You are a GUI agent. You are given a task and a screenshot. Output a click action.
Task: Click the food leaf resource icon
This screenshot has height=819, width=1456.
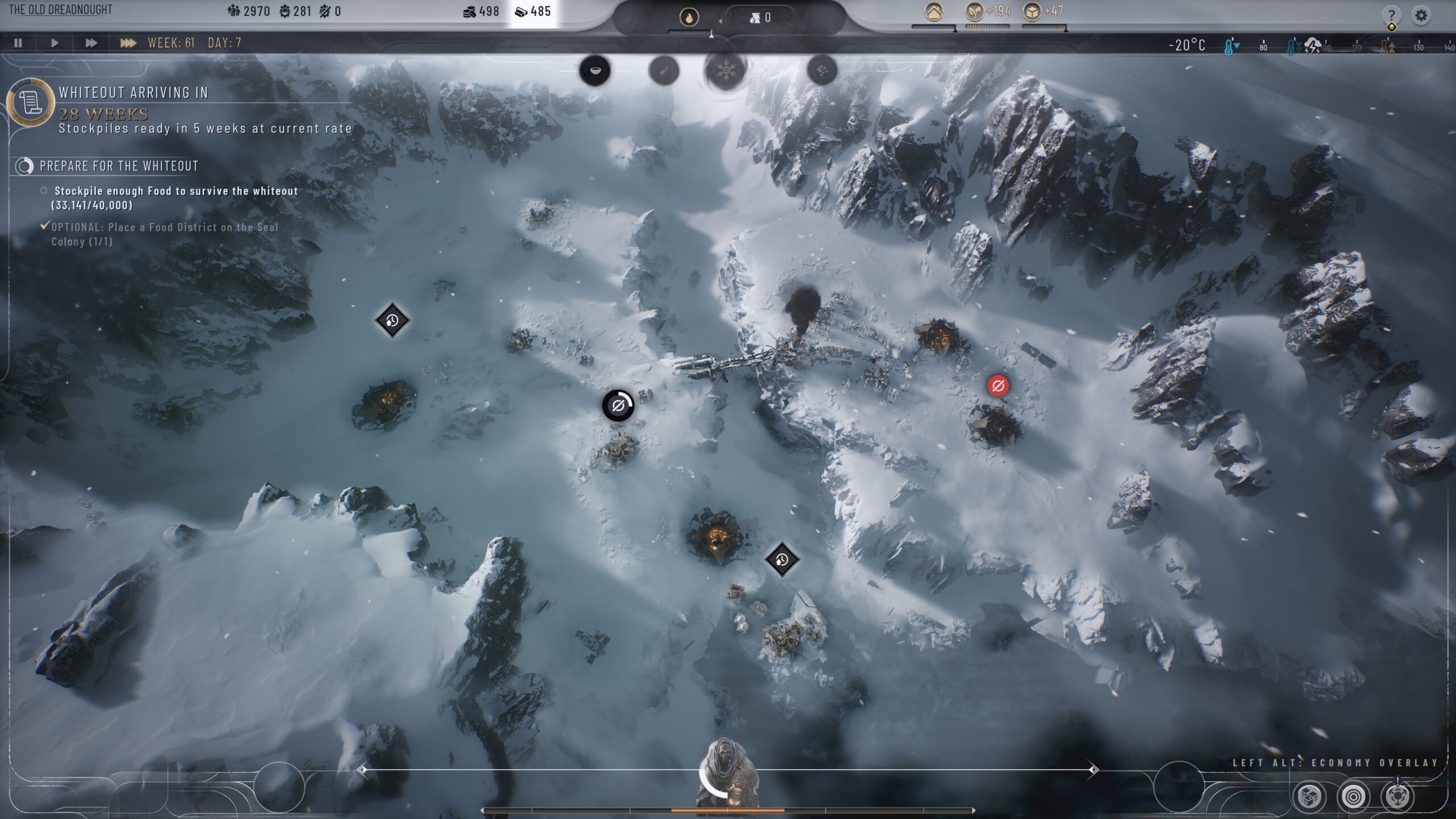[975, 12]
